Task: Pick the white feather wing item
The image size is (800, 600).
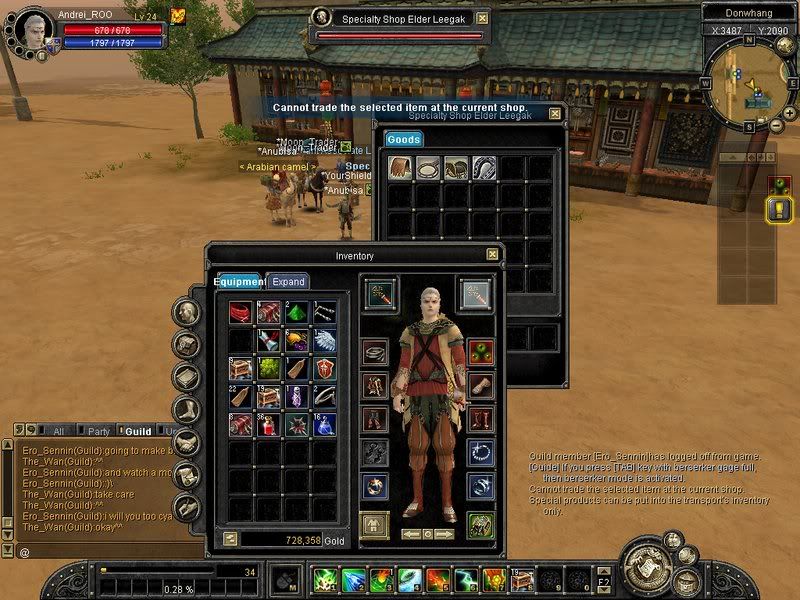Action: [x=324, y=341]
